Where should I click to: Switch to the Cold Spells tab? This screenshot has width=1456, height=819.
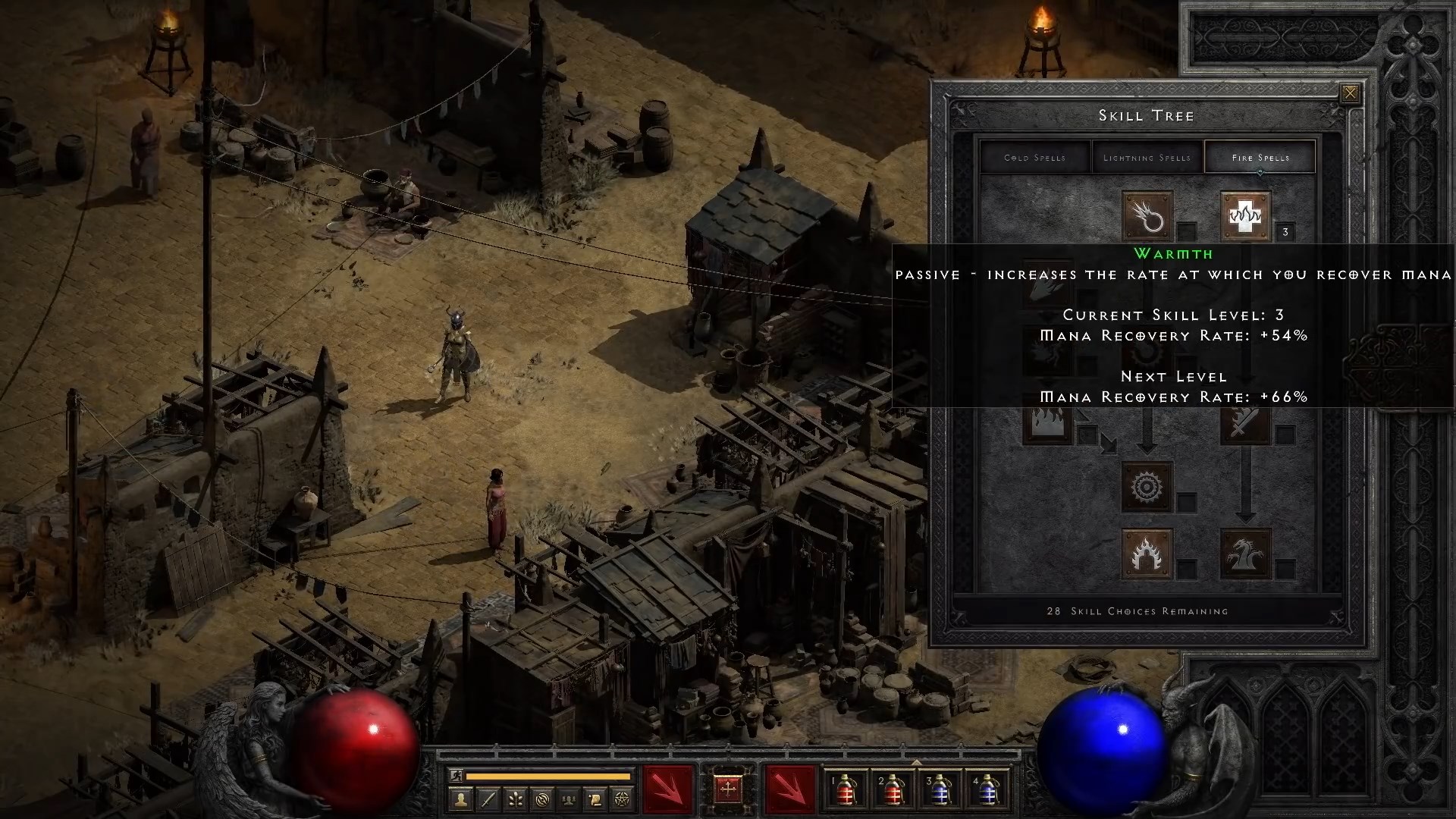click(1034, 157)
